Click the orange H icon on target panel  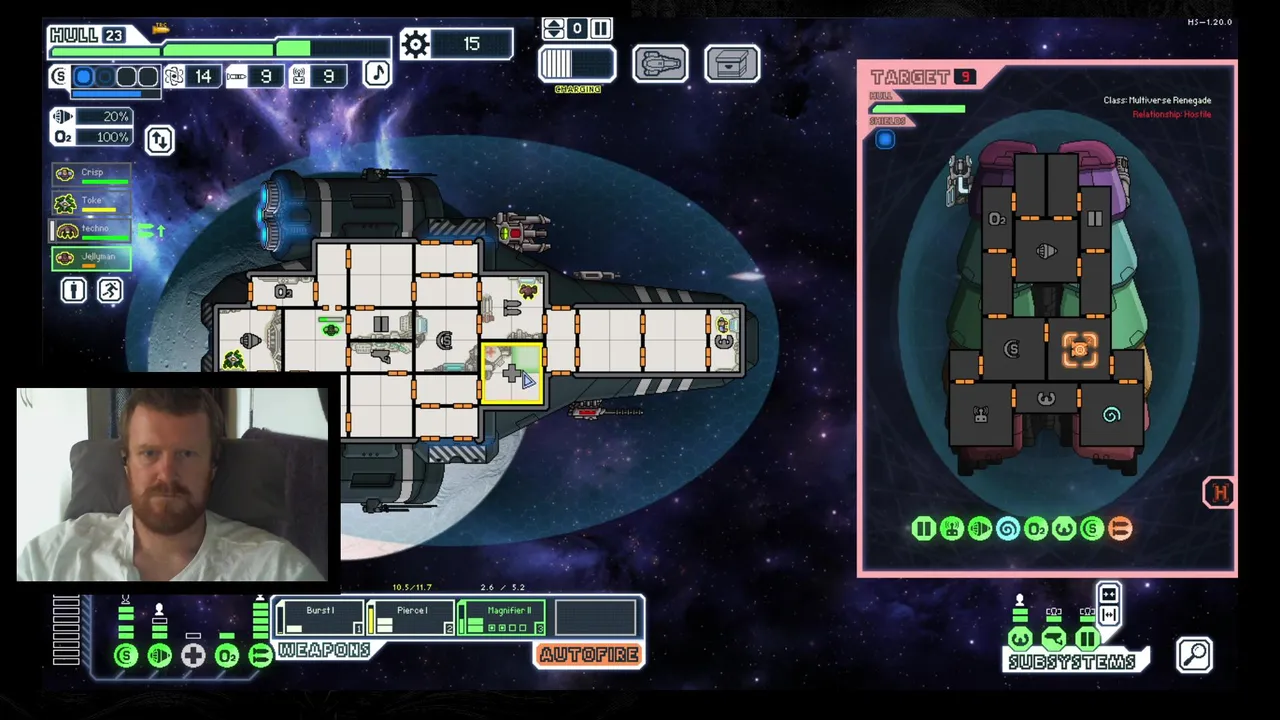pos(1219,492)
